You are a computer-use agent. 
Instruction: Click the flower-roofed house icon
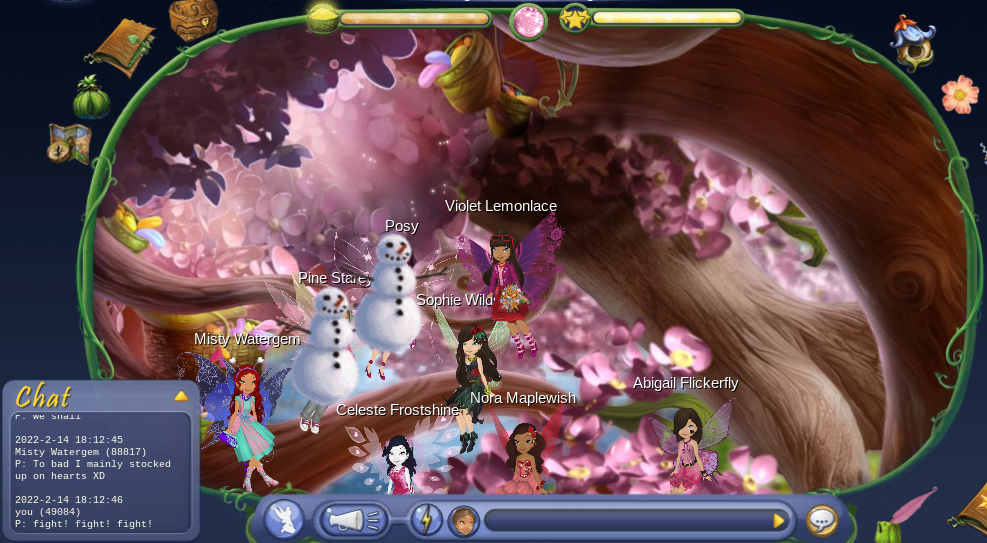pos(912,43)
